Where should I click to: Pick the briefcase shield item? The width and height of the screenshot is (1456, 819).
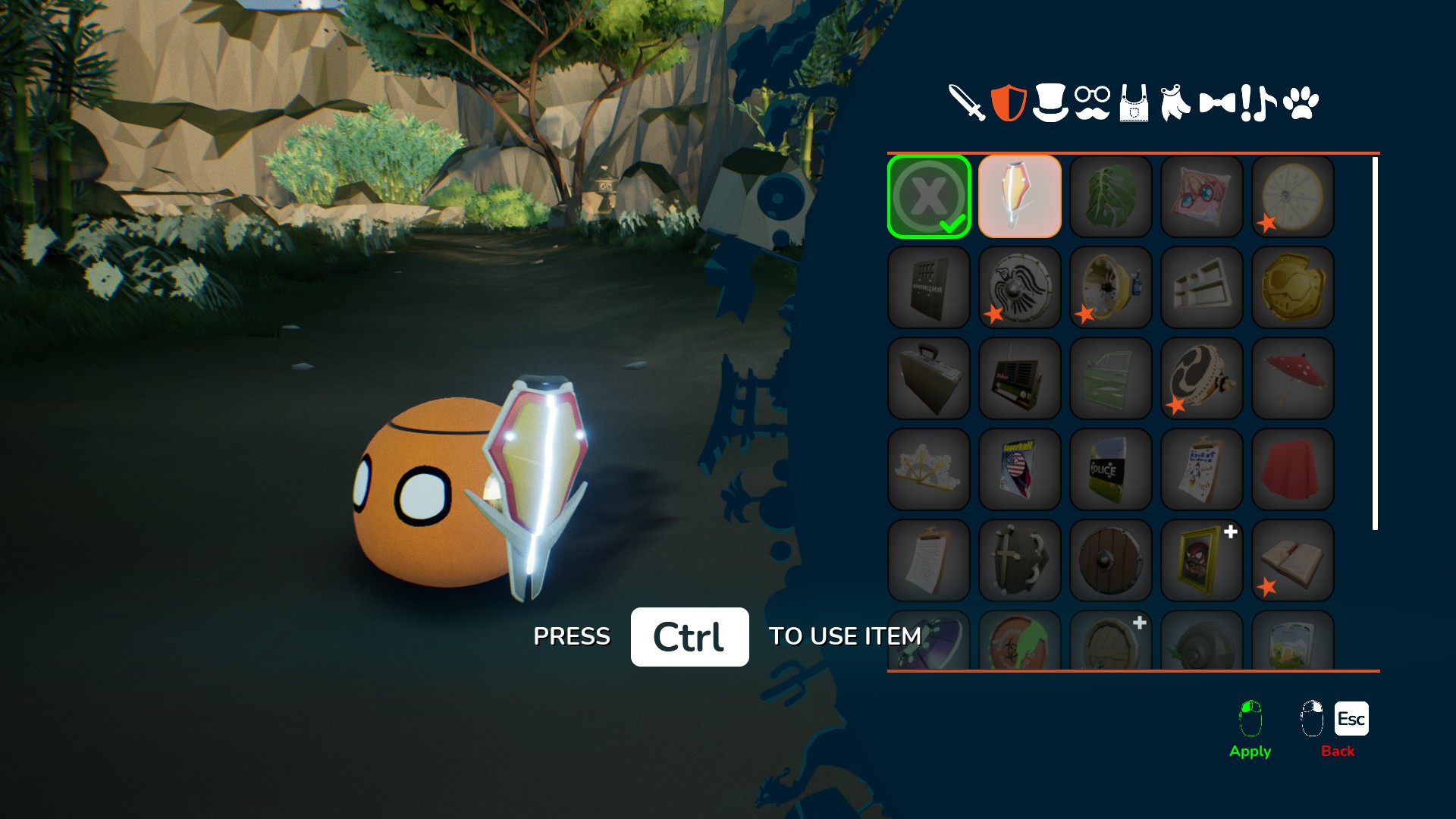[x=929, y=378]
